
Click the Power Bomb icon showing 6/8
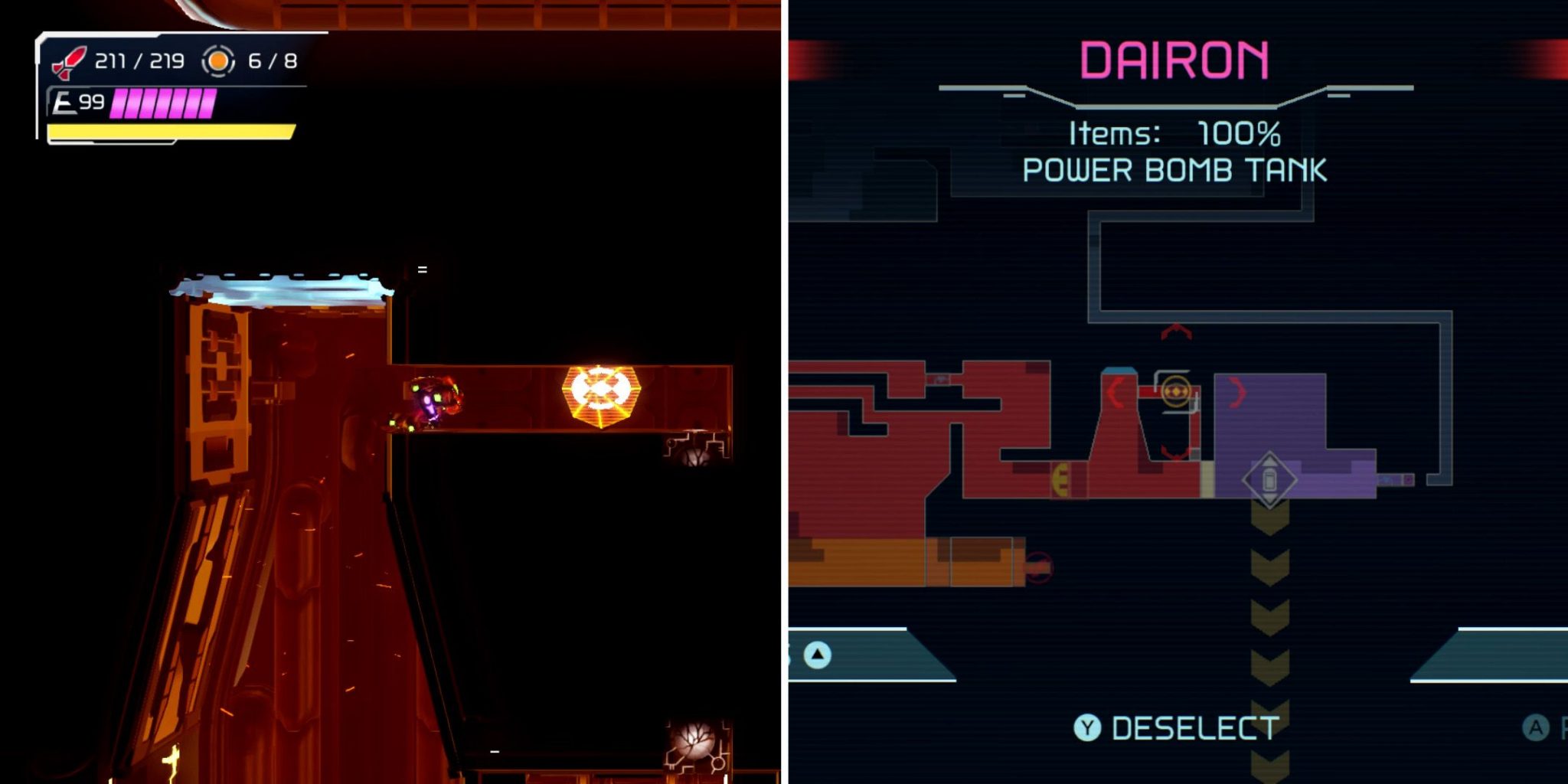coord(218,61)
